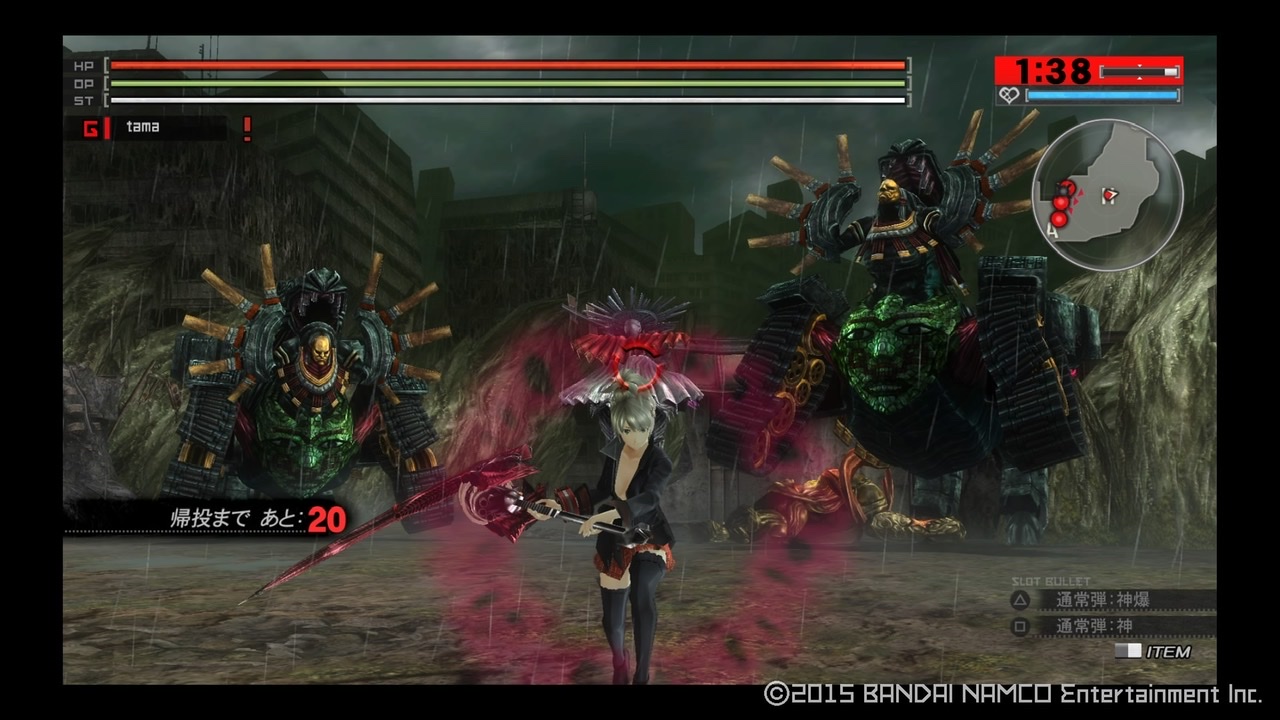Select the 通常弾:神爆 bullet slot

(x=1102, y=600)
